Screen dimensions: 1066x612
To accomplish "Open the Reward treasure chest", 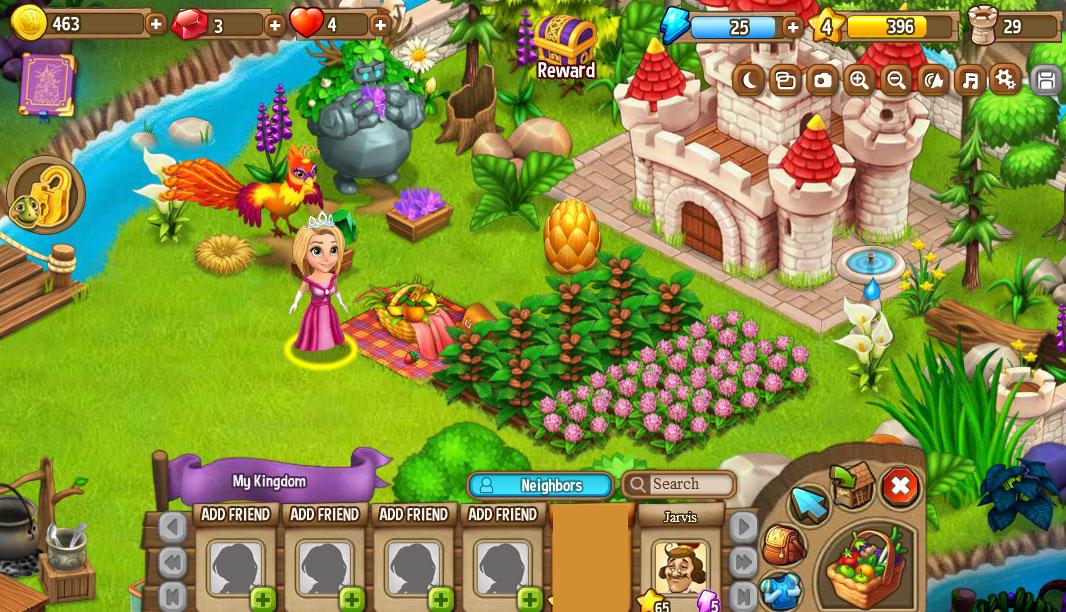I will coord(565,43).
